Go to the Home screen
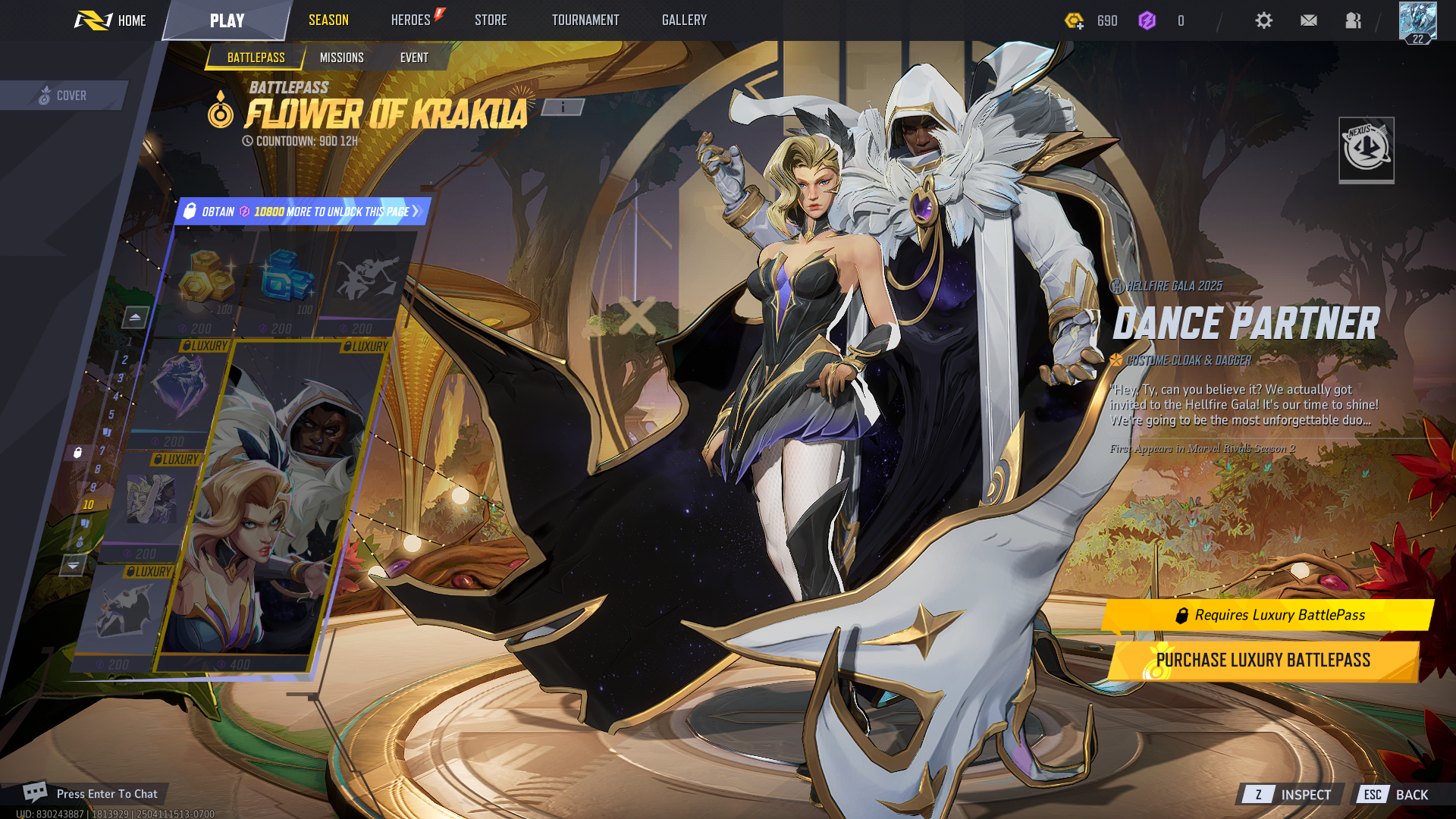The image size is (1456, 819). click(x=111, y=20)
